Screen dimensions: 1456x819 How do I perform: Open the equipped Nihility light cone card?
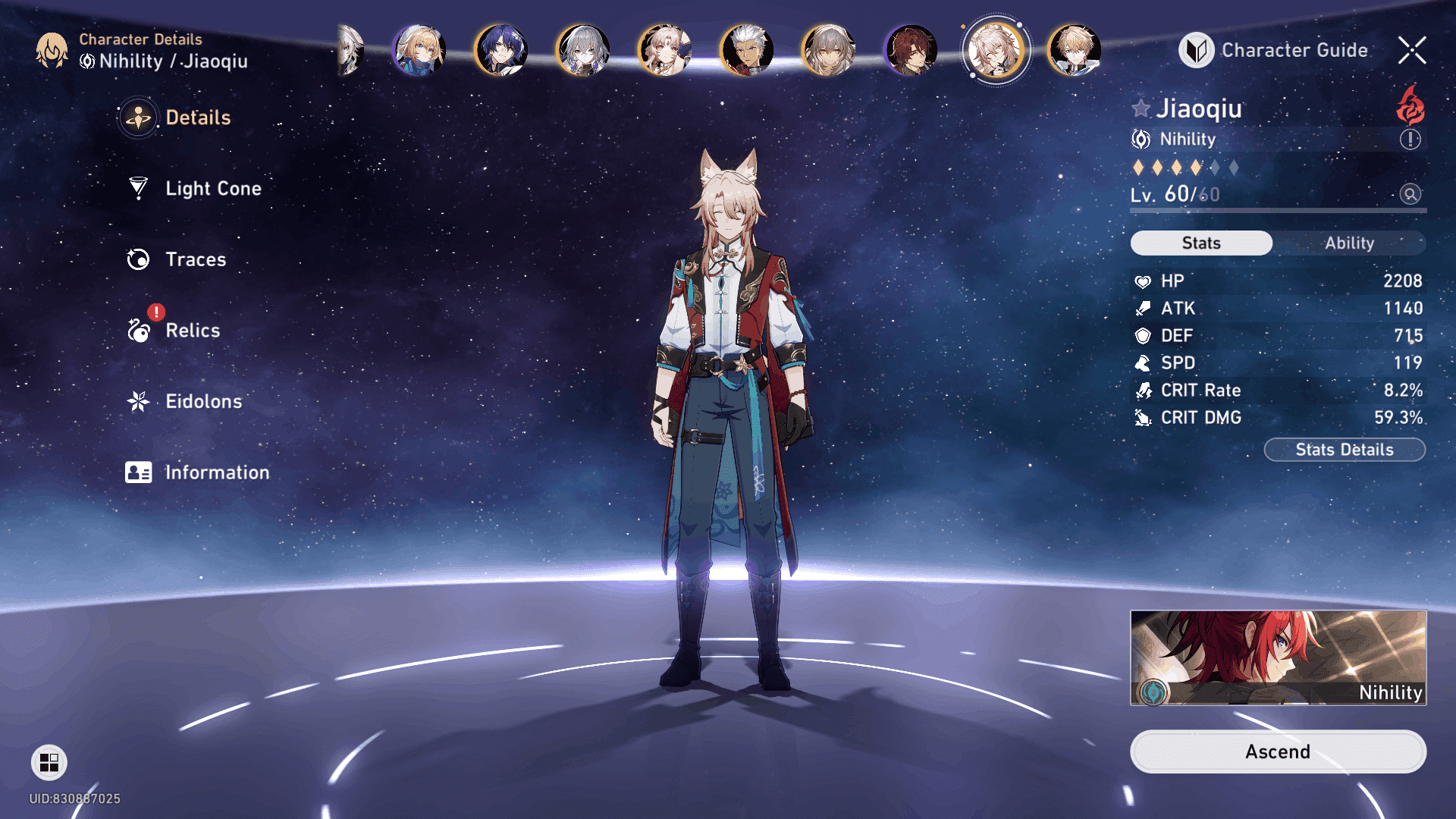(1278, 657)
